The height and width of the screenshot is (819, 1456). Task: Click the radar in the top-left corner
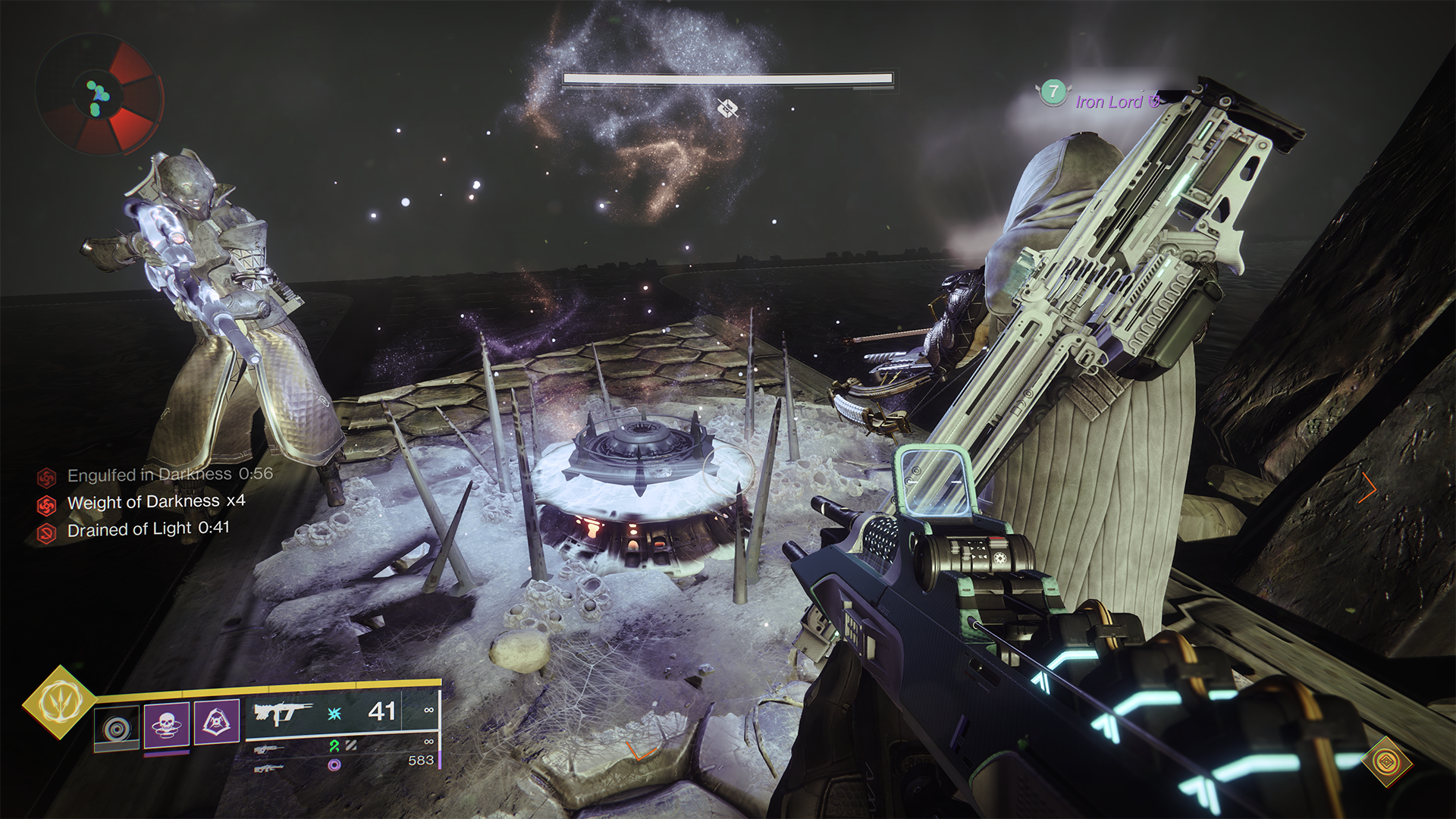coord(99,95)
